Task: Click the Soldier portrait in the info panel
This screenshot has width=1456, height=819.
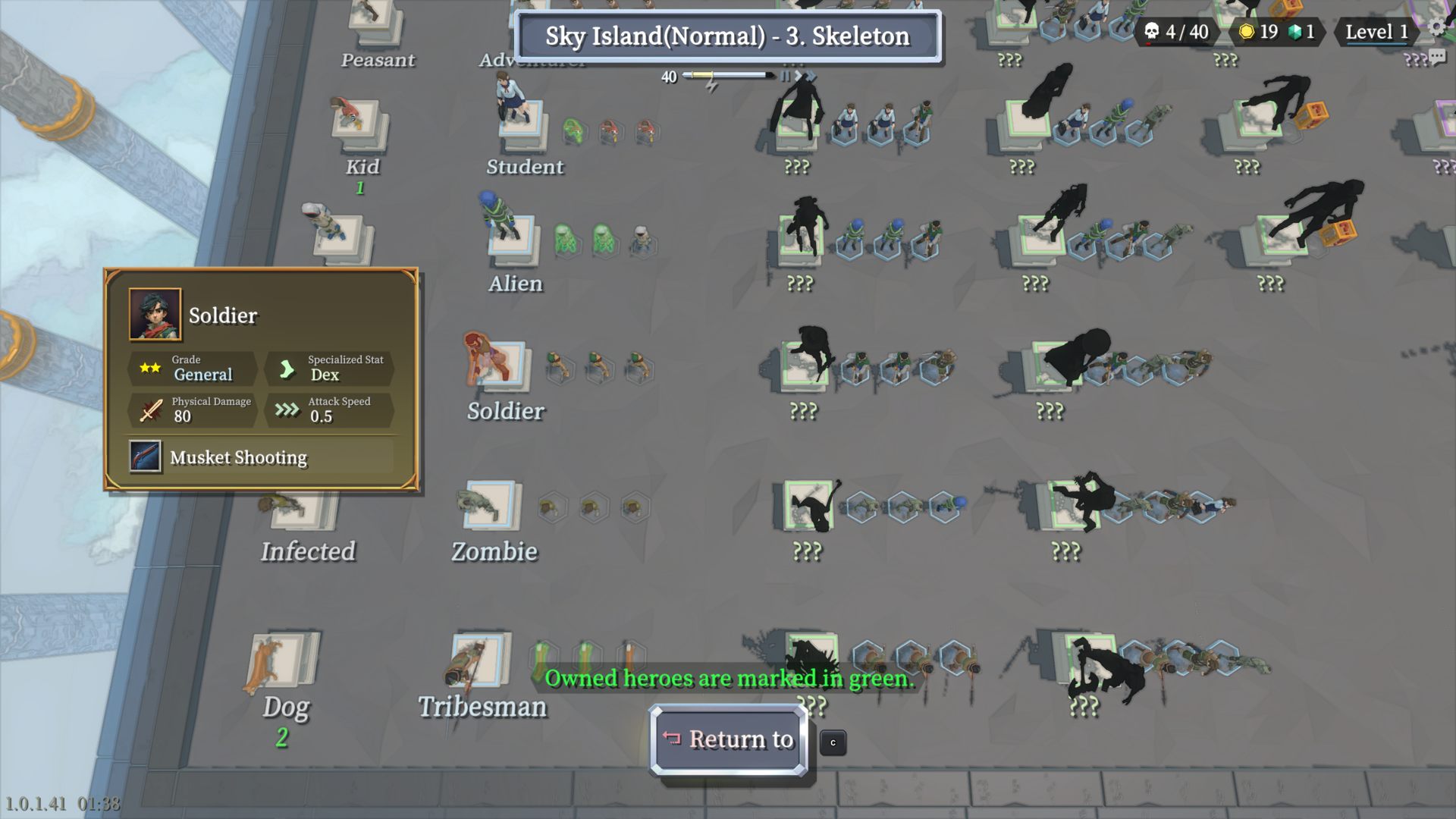Action: [155, 314]
